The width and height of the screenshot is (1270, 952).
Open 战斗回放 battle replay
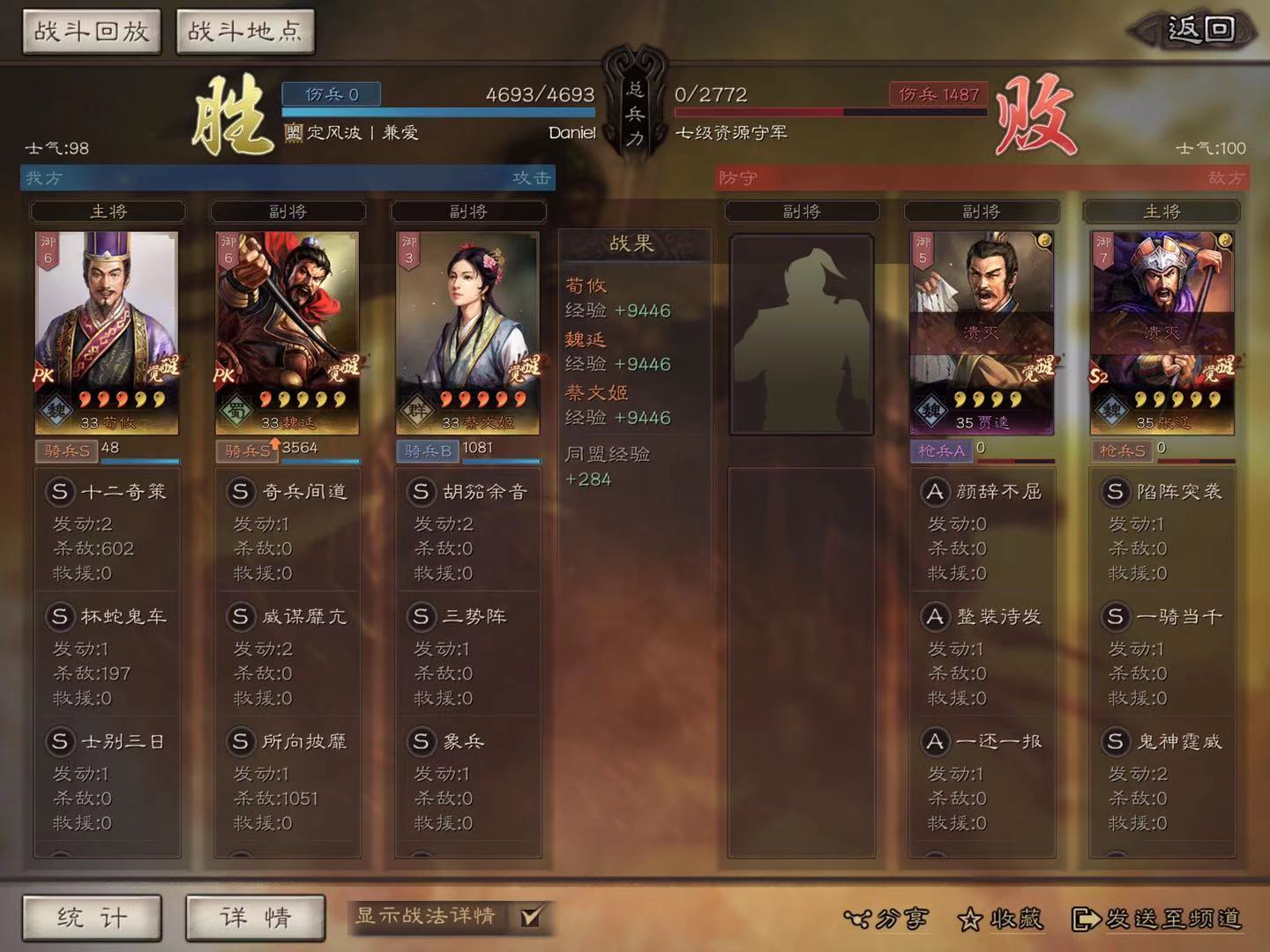(x=90, y=29)
